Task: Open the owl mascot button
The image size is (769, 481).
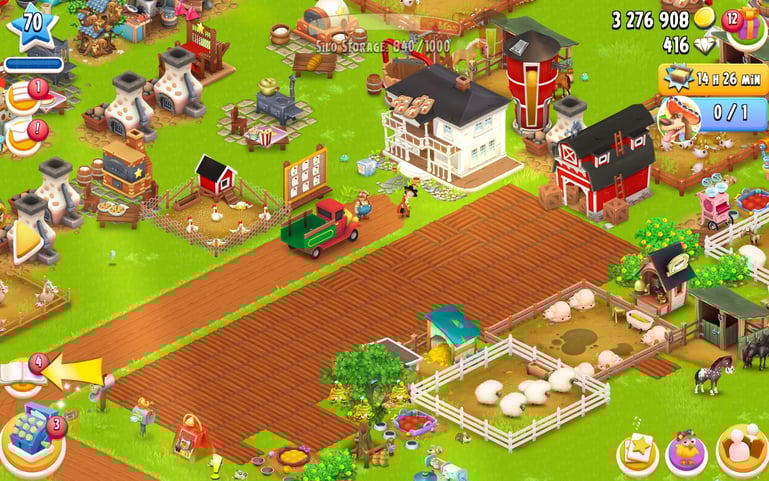Action: (687, 453)
